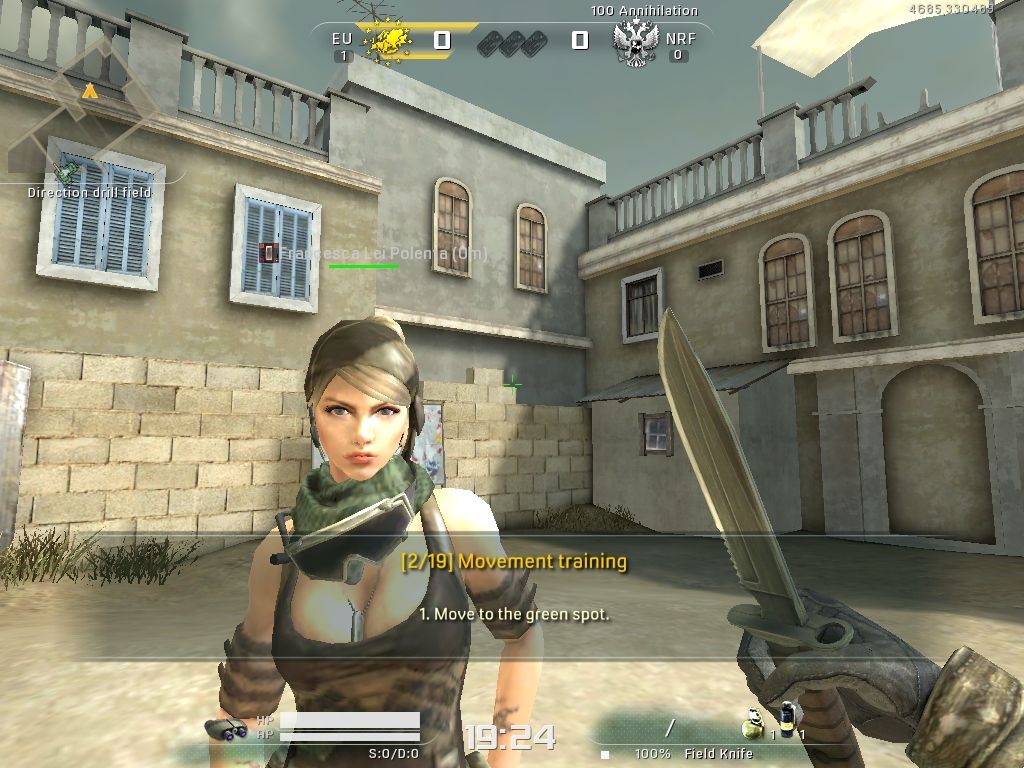Click the green marker on the minimap
Viewport: 1024px width, 768px height.
70,172
